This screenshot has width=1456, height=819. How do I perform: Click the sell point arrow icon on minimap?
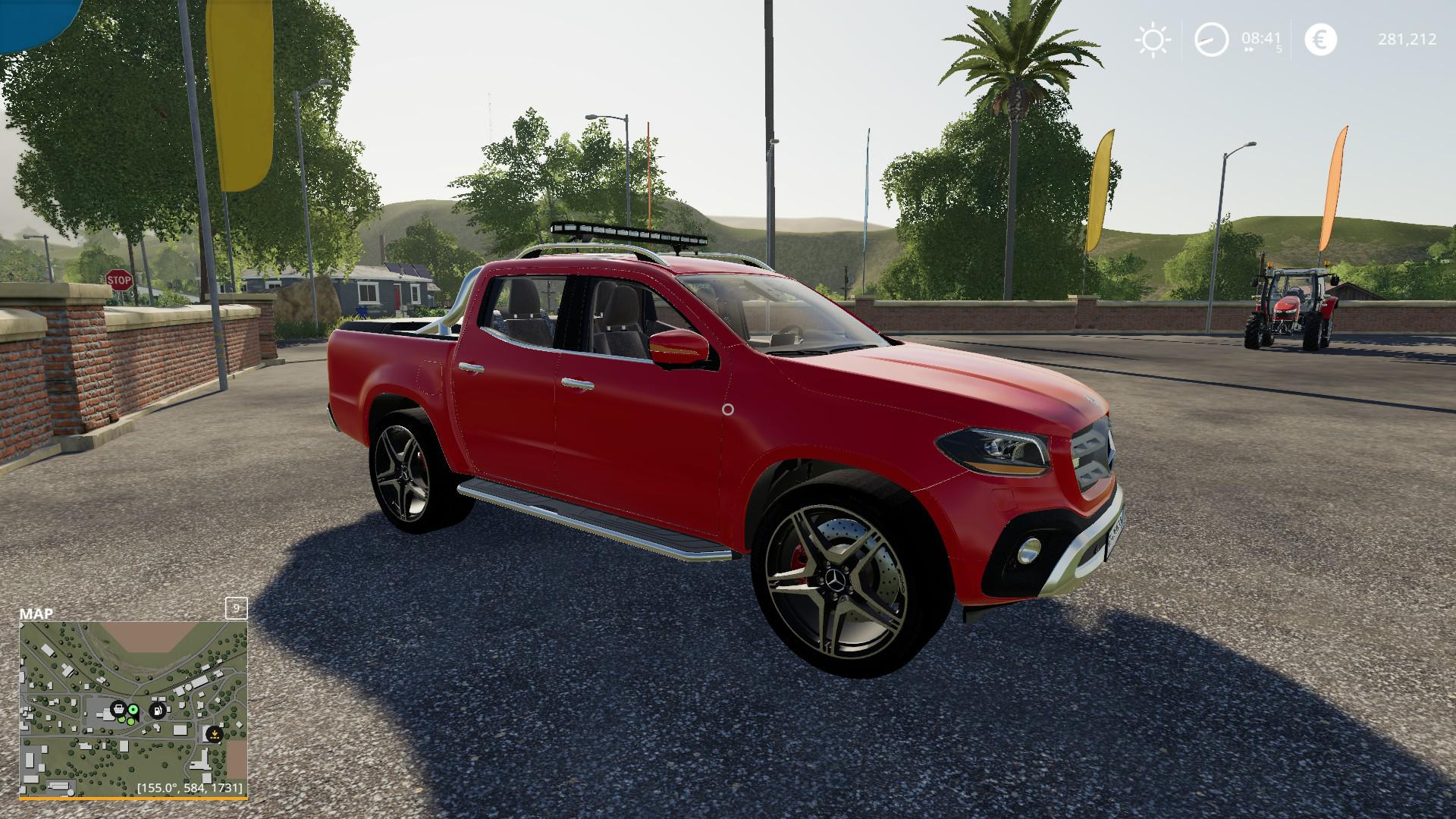[215, 735]
